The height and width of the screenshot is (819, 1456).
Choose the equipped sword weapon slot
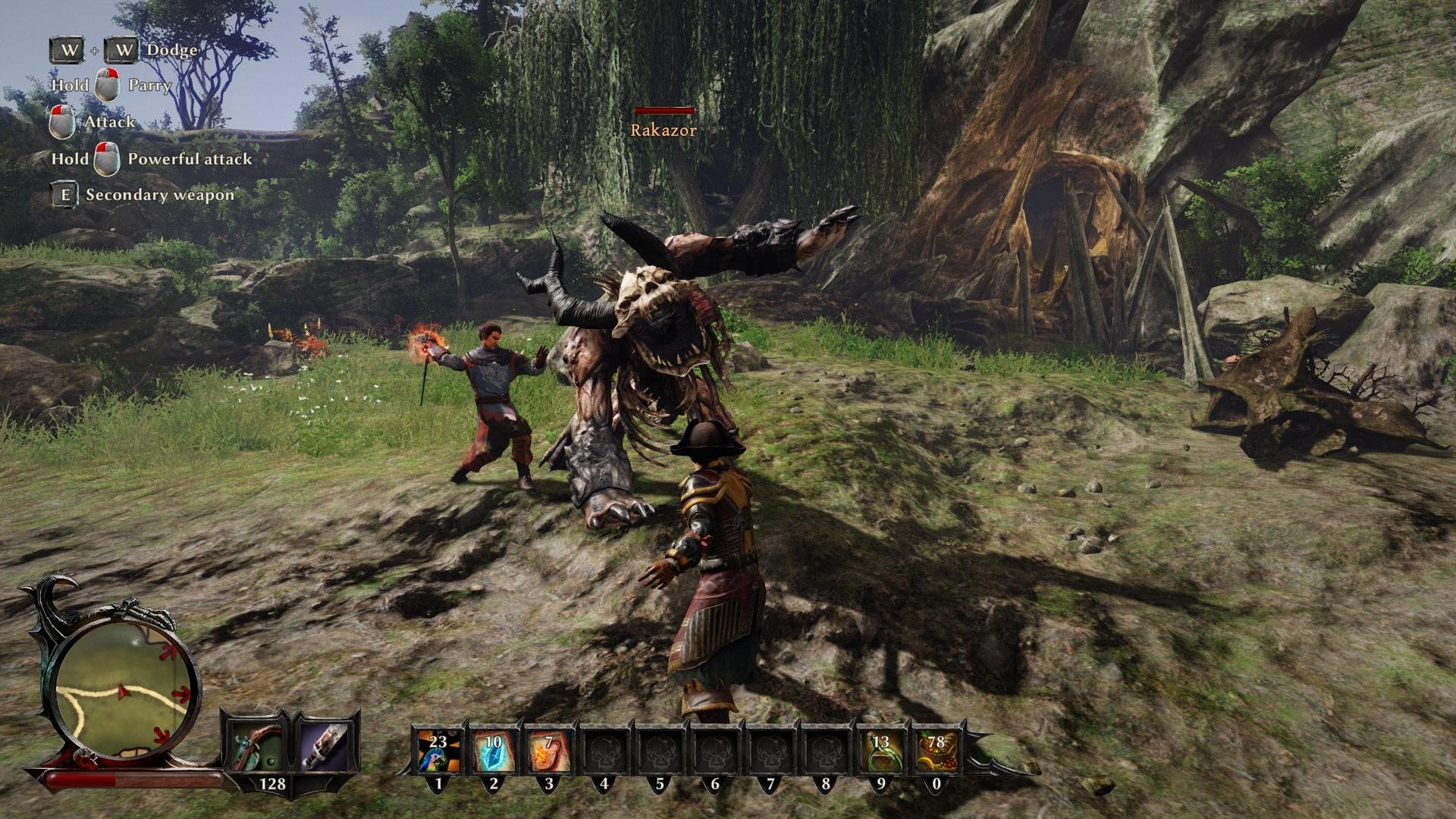coord(326,745)
